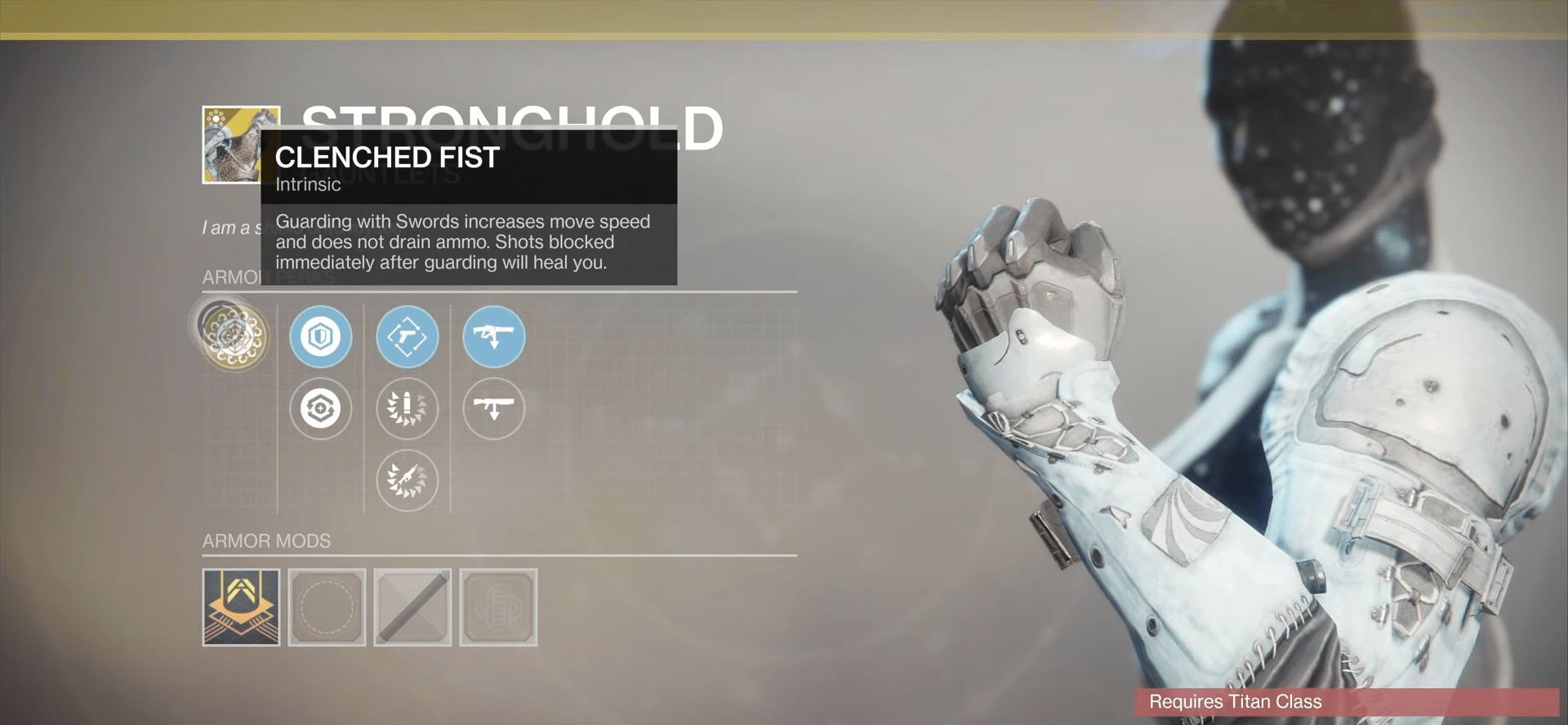The width and height of the screenshot is (1568, 725).
Task: Open the empty dashed-circle mod slot
Action: pyautogui.click(x=327, y=607)
